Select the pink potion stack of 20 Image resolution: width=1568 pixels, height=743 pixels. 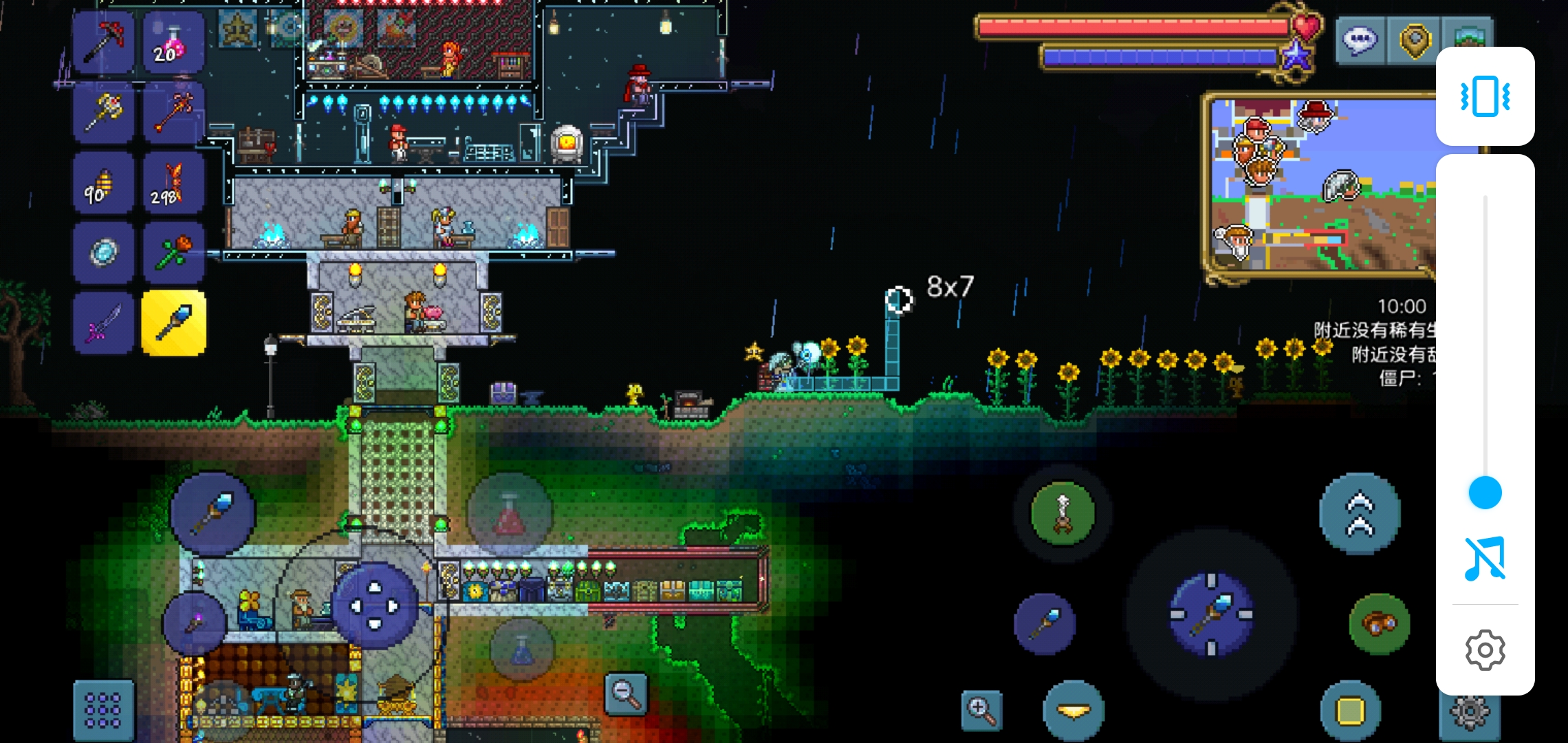(x=173, y=43)
